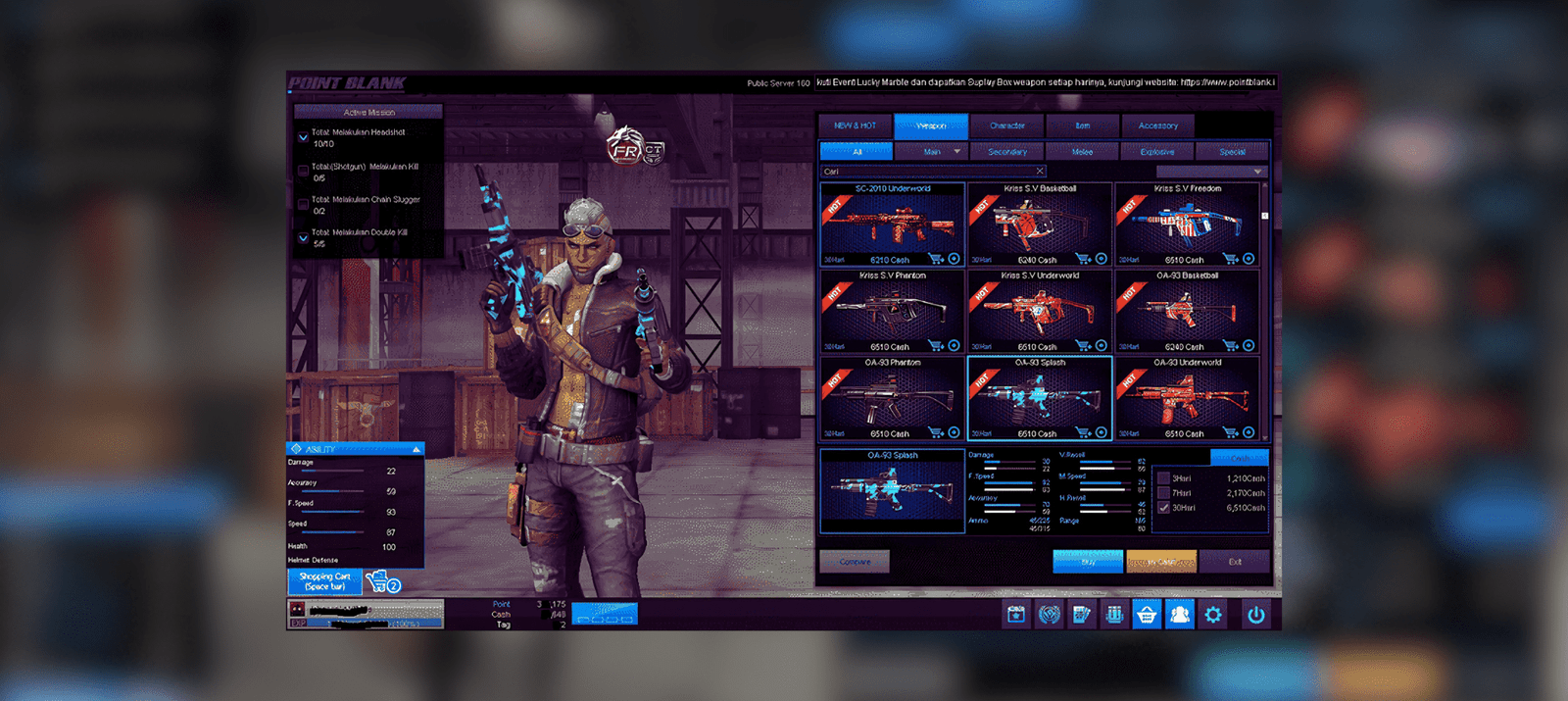Open the Shopping Cart button
Viewport: 1568px width, 701px height.
324,581
